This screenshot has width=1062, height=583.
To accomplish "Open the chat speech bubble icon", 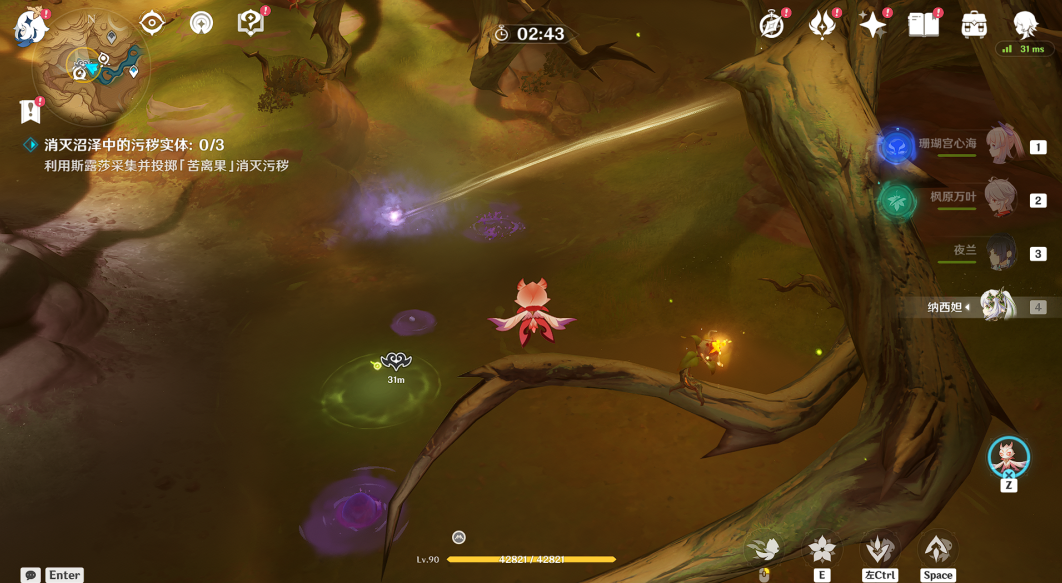I will pos(31,575).
